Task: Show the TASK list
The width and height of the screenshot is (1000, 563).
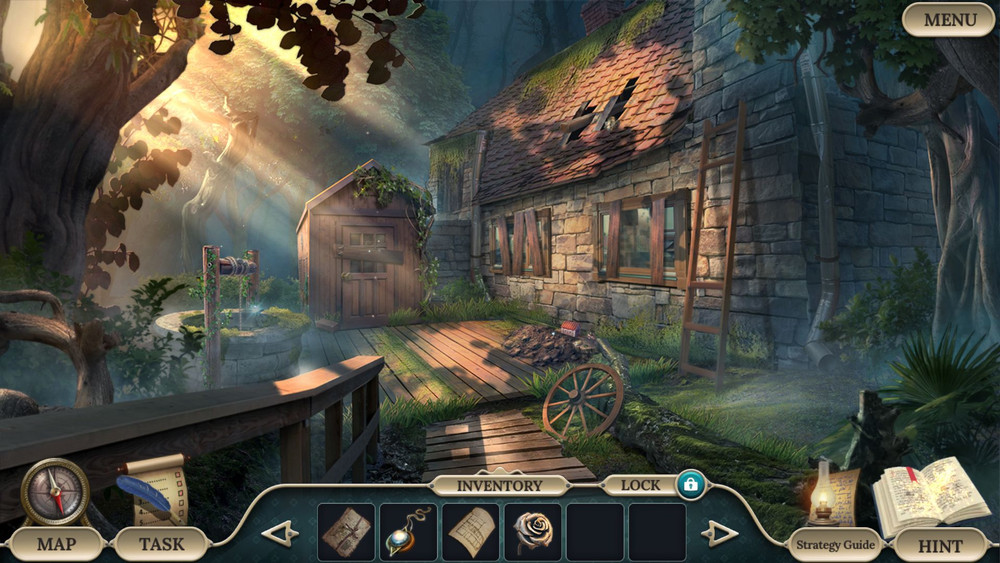Action: coord(161,545)
